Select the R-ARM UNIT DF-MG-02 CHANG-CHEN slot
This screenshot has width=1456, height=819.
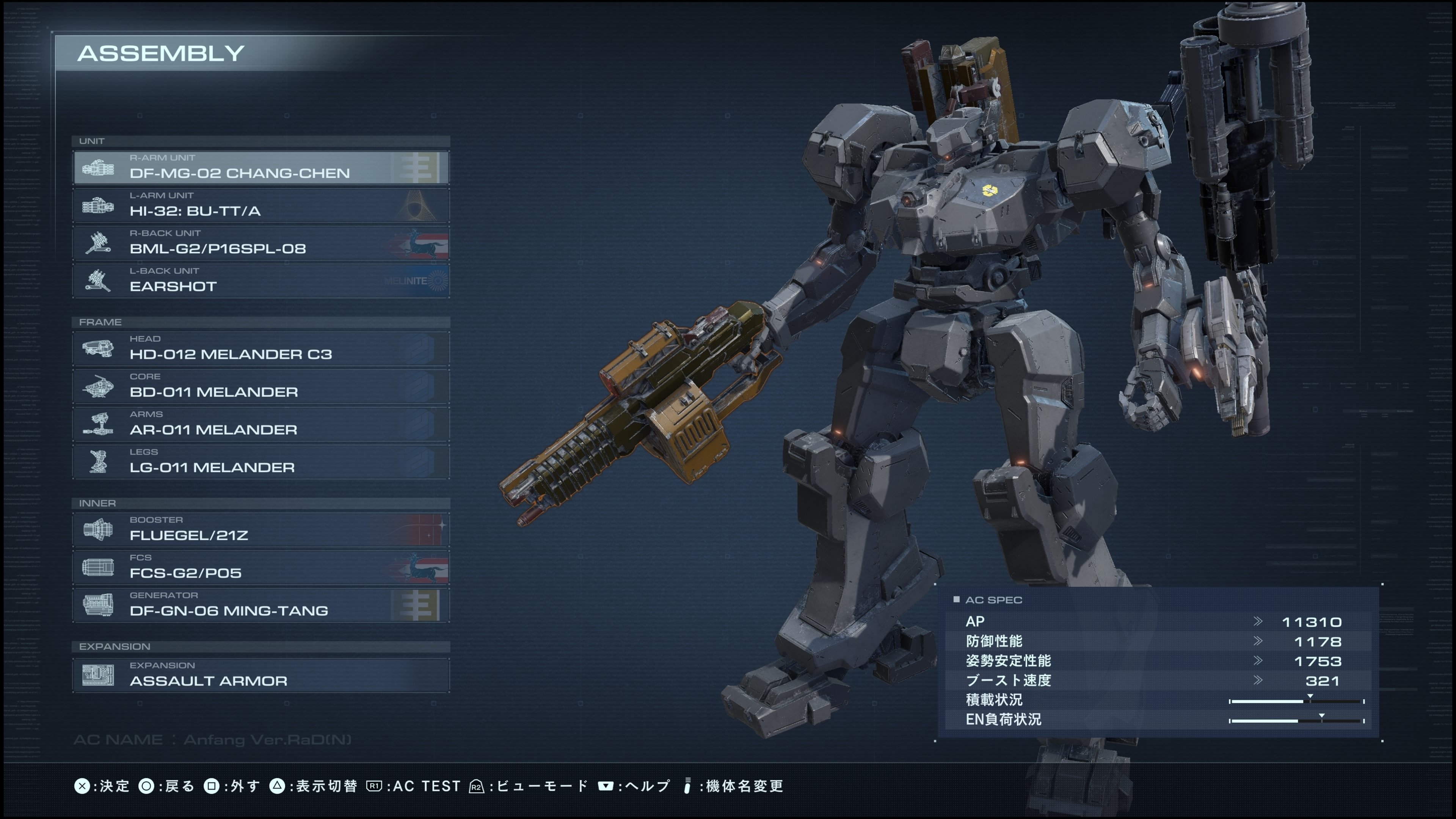pos(260,168)
